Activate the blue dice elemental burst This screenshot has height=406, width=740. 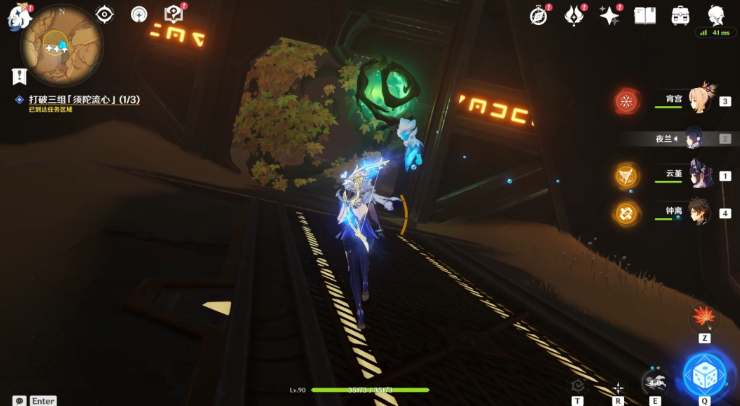coord(704,373)
